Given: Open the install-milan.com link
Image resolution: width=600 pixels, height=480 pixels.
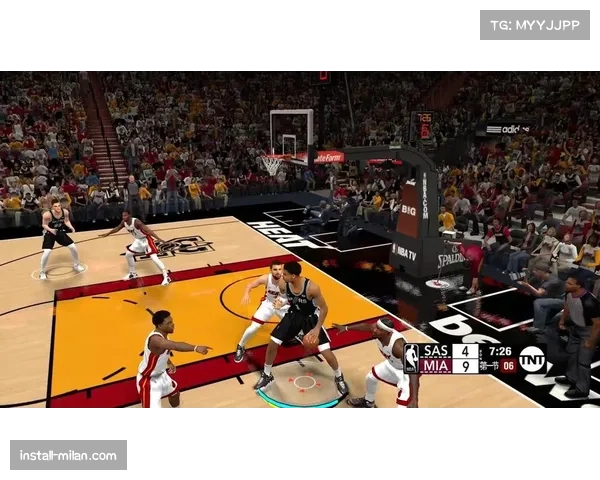Looking at the screenshot, I should (68, 456).
